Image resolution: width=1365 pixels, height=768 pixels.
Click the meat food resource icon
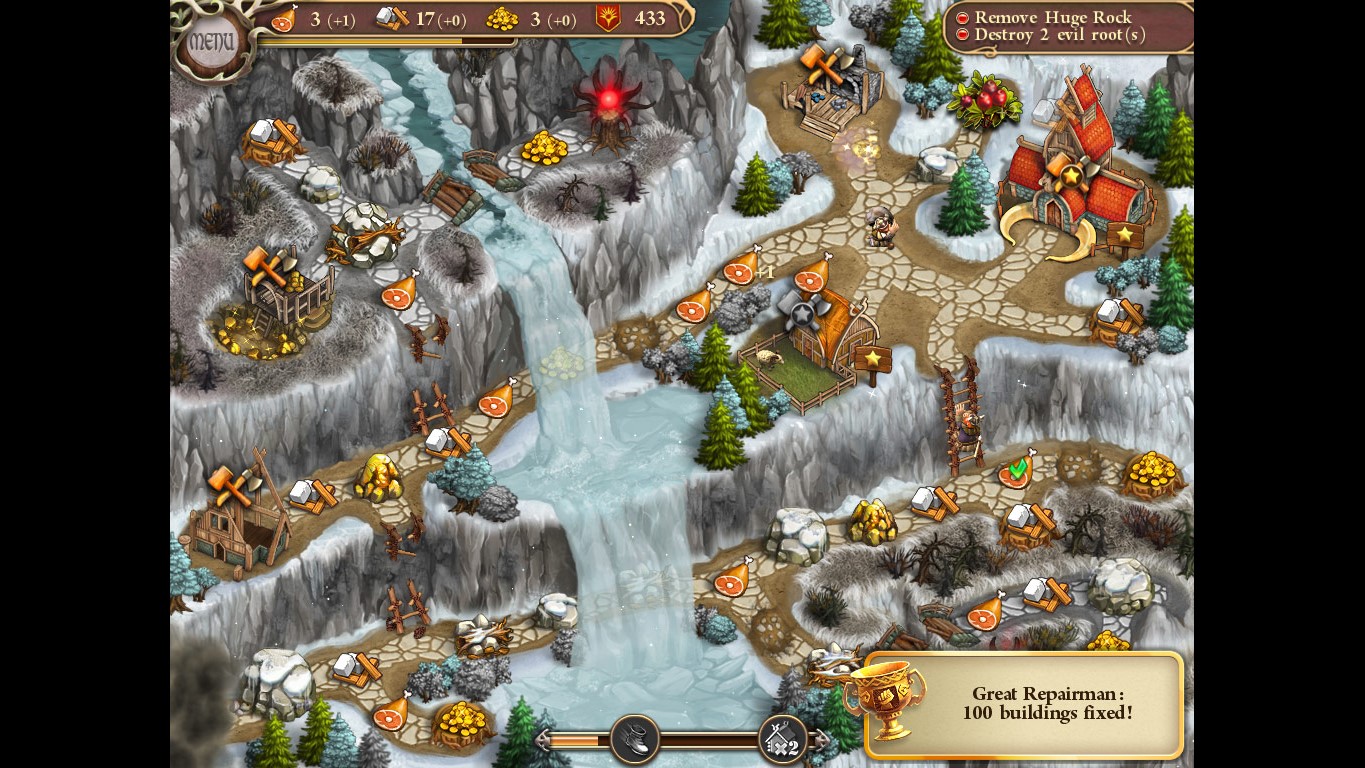pos(283,20)
